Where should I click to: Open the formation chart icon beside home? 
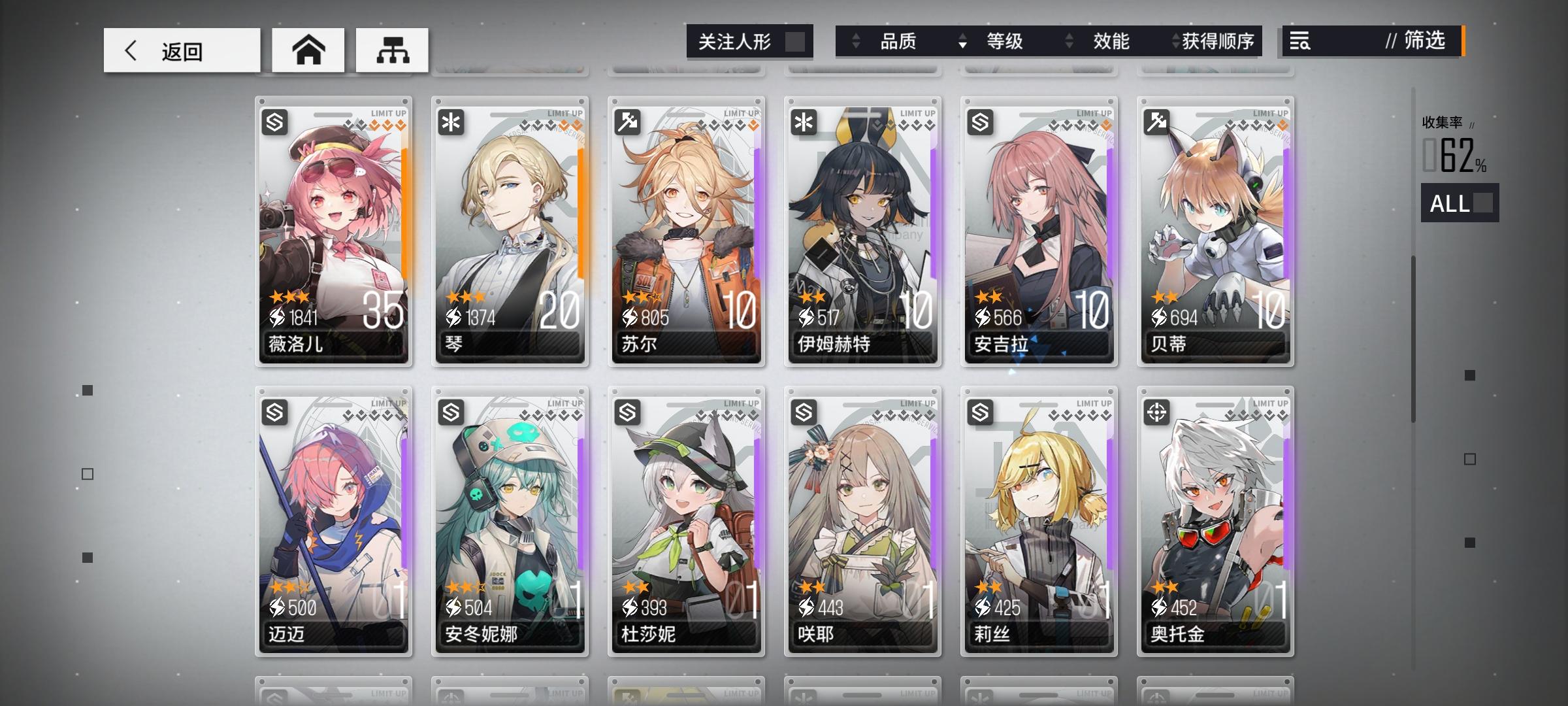coord(391,50)
